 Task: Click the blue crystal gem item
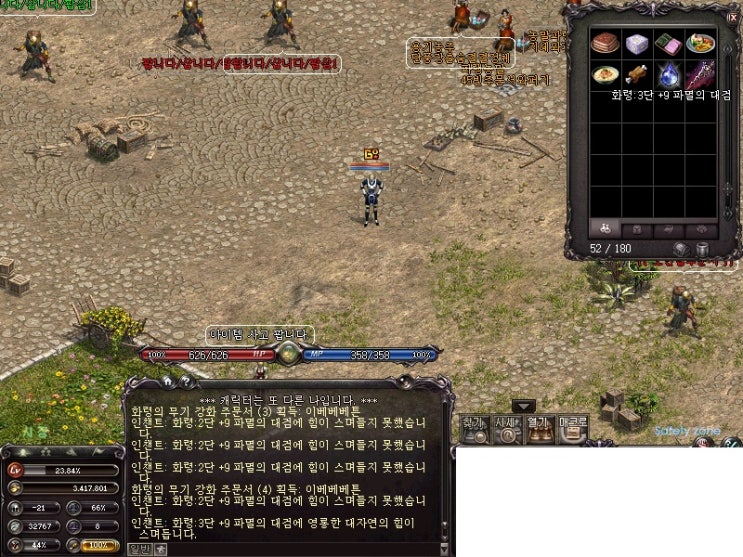click(669, 74)
